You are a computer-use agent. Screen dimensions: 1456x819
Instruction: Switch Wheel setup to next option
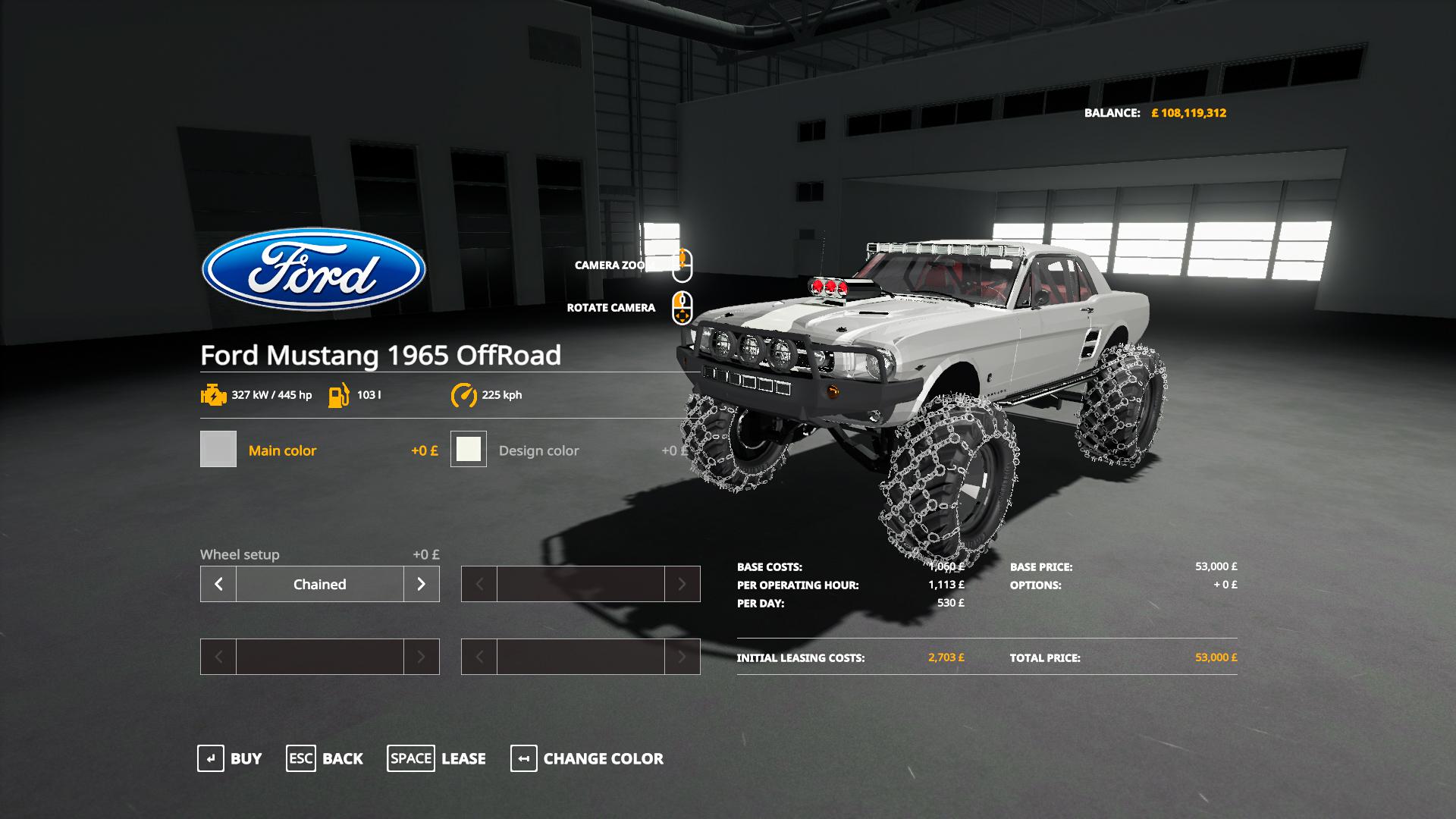(421, 584)
